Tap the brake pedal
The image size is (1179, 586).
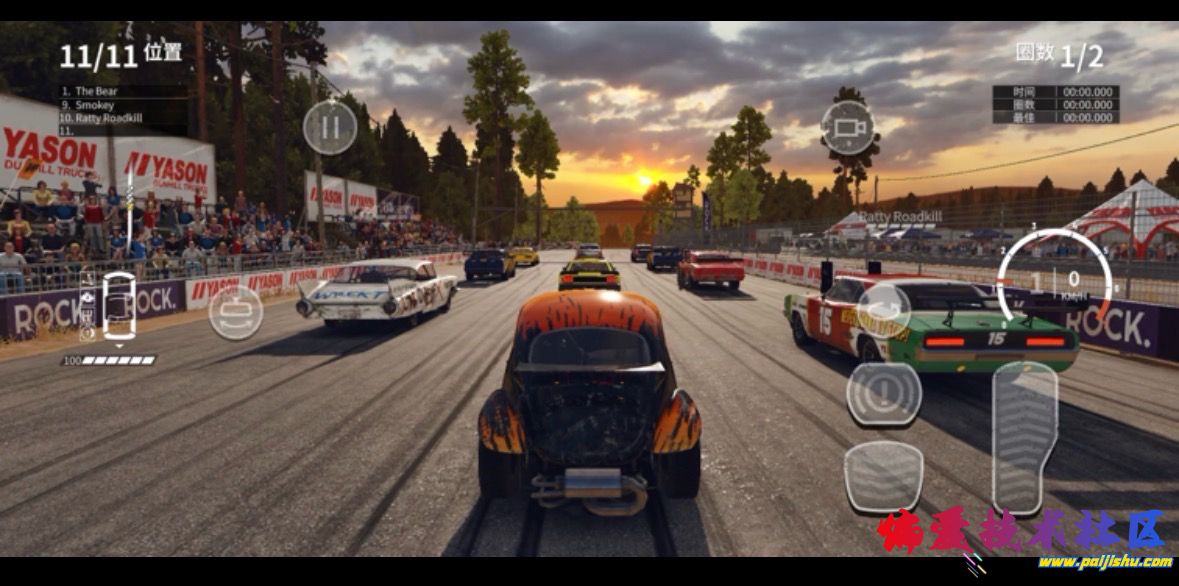(883, 476)
